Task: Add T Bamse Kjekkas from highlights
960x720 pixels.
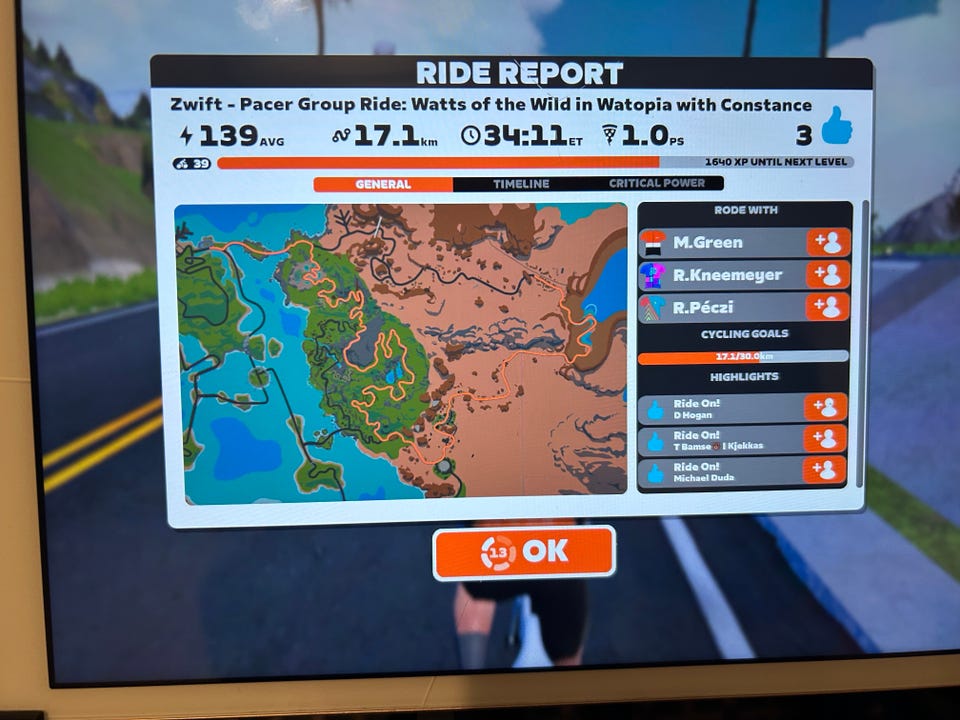Action: point(826,439)
